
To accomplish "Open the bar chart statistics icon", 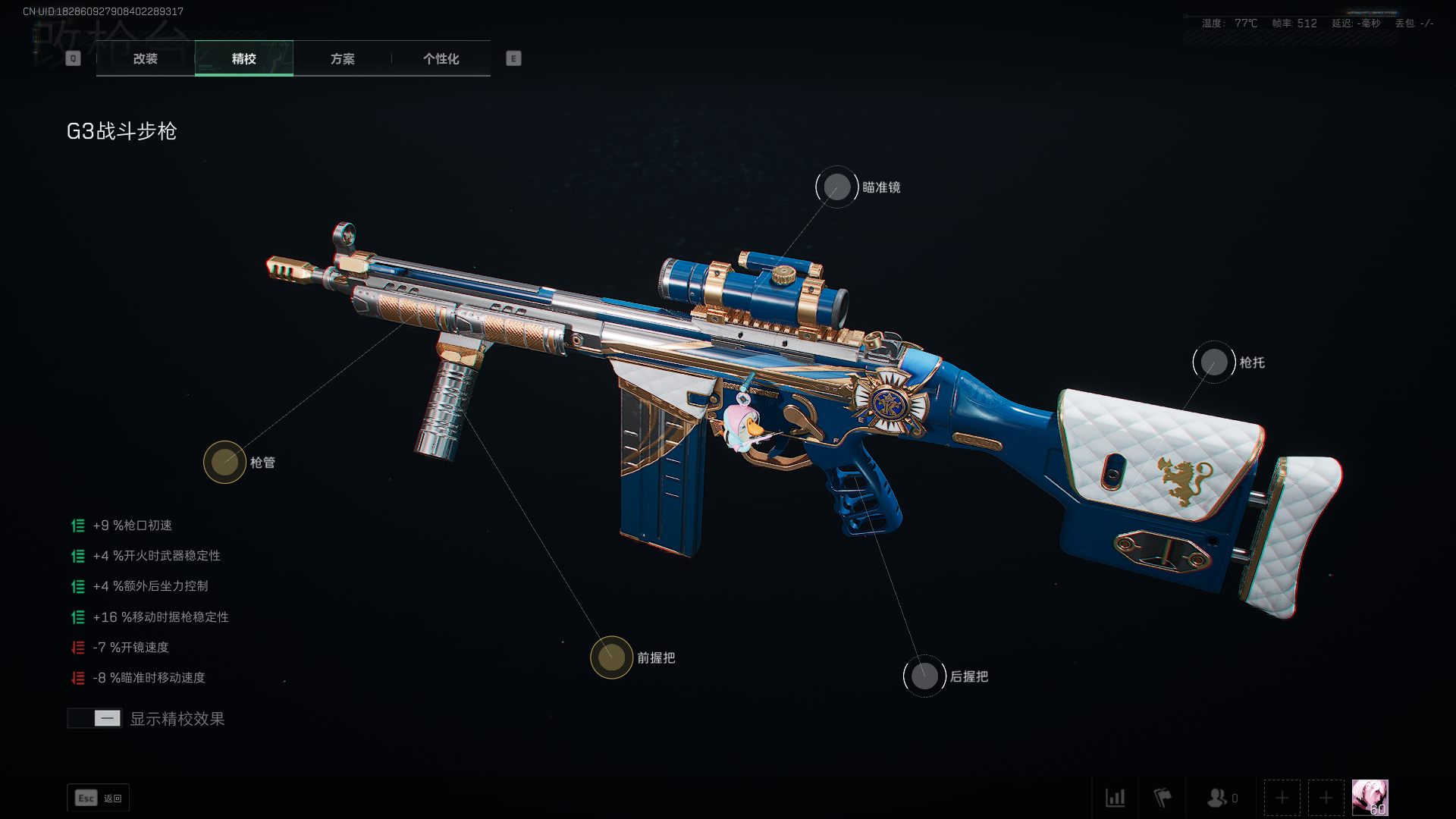I will click(x=1115, y=798).
